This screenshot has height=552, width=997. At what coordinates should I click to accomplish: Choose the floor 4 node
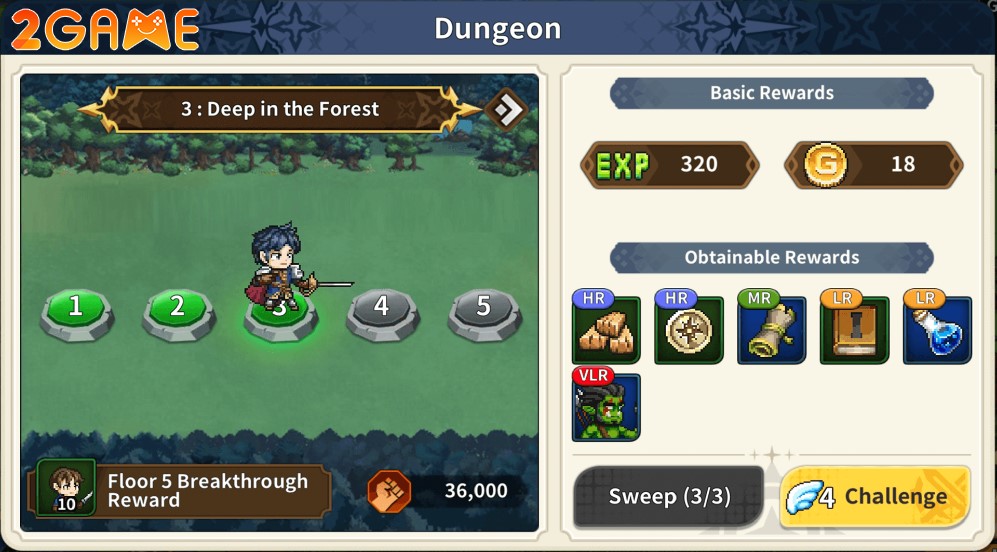[381, 308]
